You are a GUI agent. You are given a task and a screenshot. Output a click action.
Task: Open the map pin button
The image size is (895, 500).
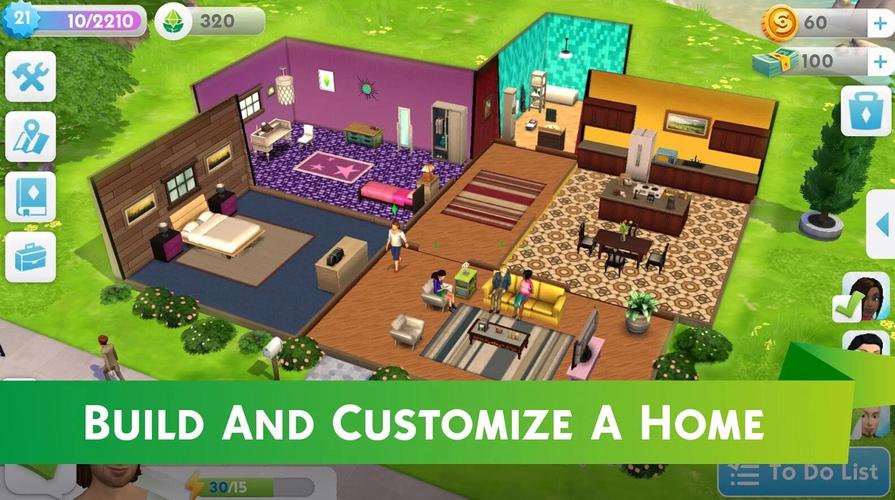click(30, 137)
